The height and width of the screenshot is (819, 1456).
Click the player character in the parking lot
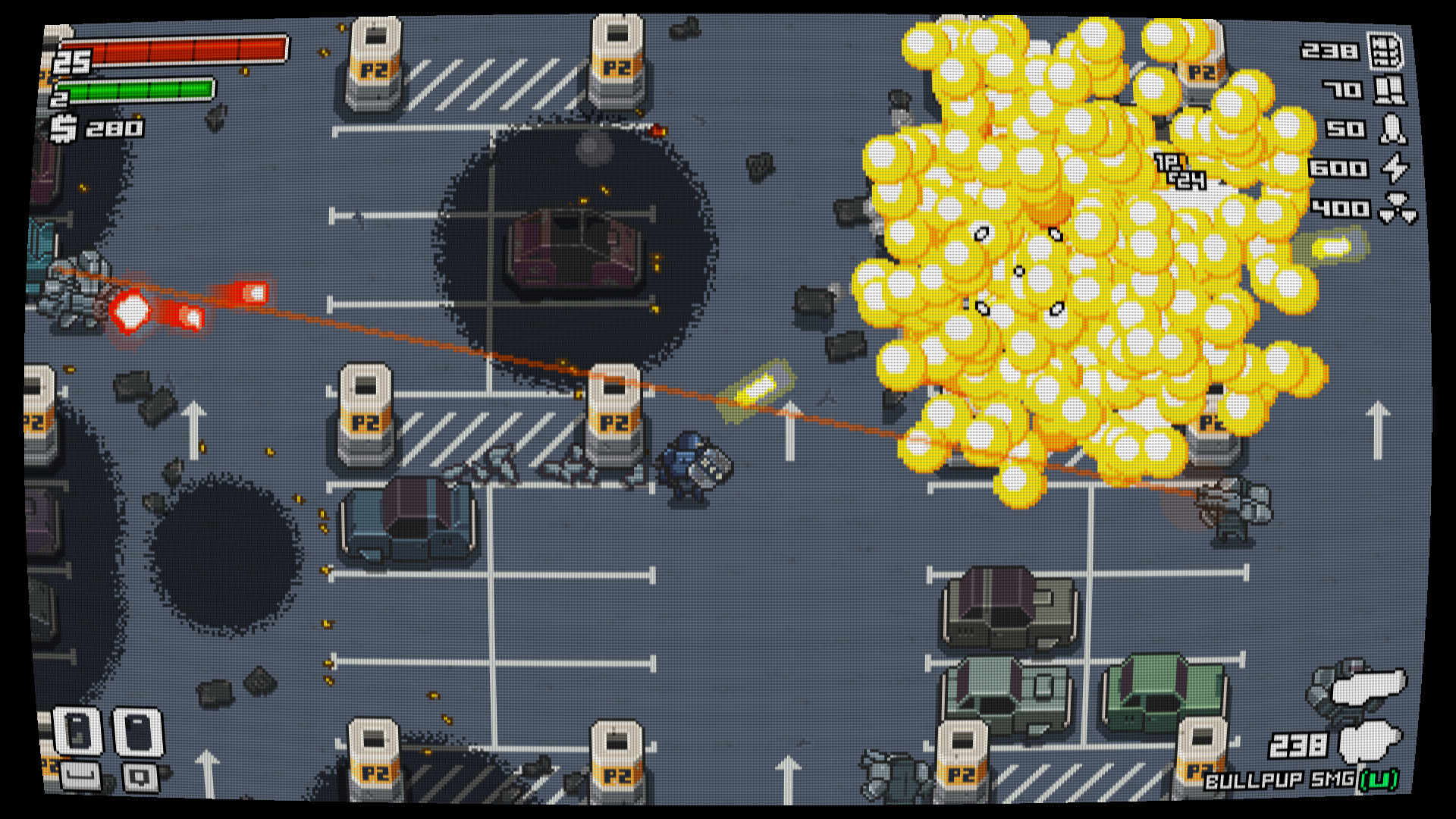[692, 463]
